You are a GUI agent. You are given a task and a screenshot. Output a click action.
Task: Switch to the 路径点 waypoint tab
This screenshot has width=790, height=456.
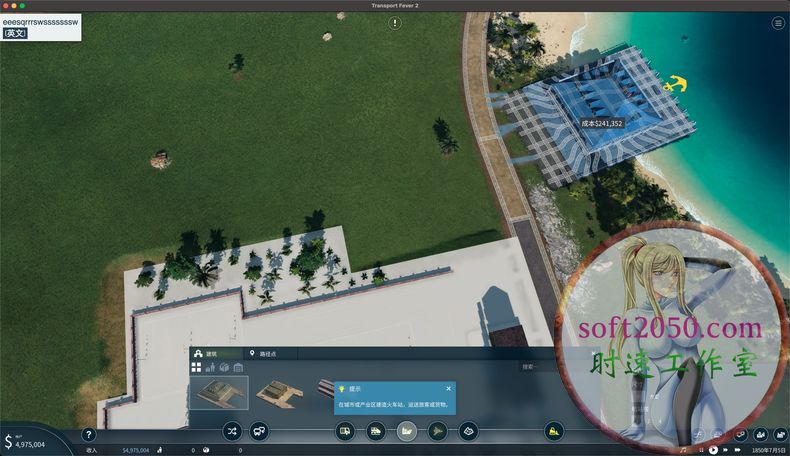(x=264, y=354)
